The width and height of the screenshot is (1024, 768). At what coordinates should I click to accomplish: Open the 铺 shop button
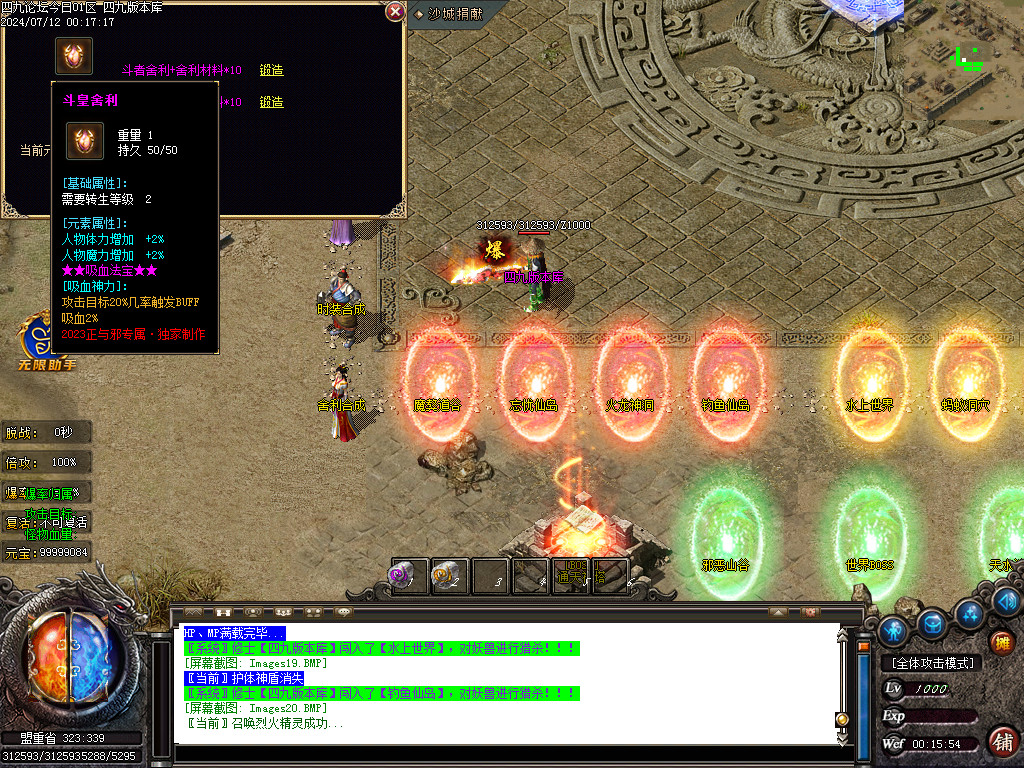(x=1003, y=741)
